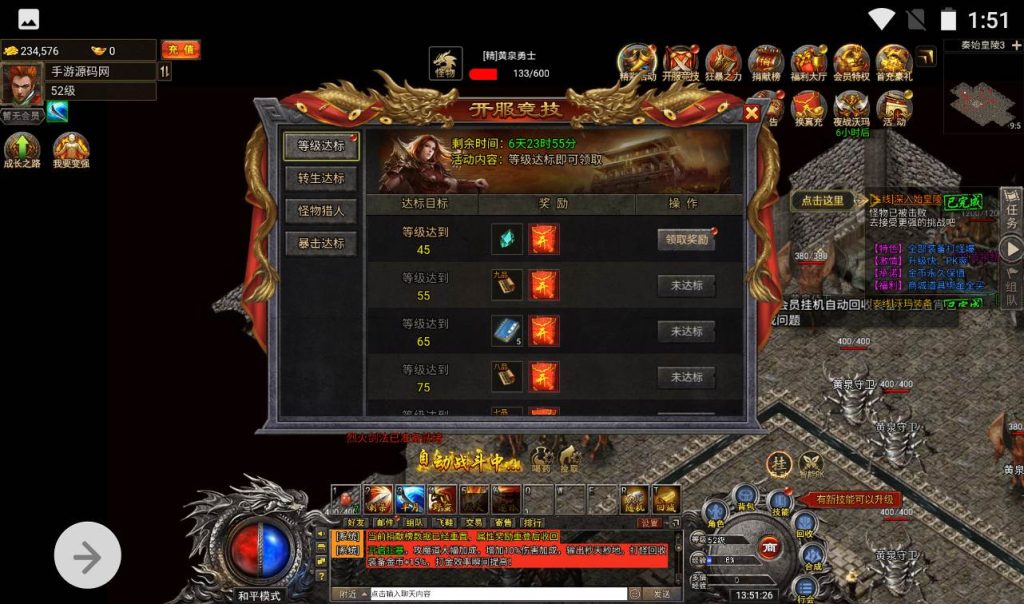Open the 角色 character sheet button
This screenshot has width=1024, height=604.
click(715, 516)
